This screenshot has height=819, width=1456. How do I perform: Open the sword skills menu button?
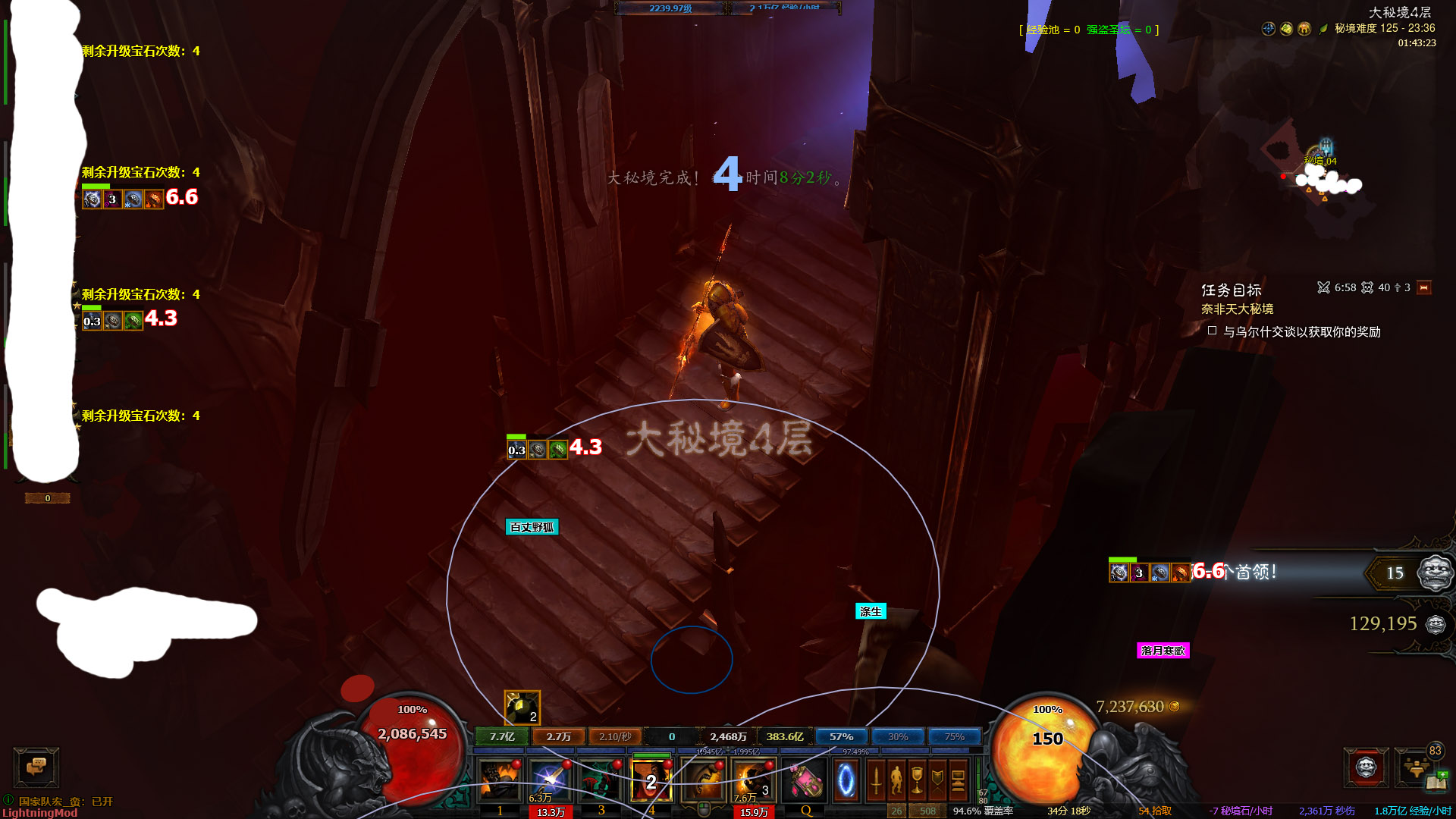(x=876, y=780)
